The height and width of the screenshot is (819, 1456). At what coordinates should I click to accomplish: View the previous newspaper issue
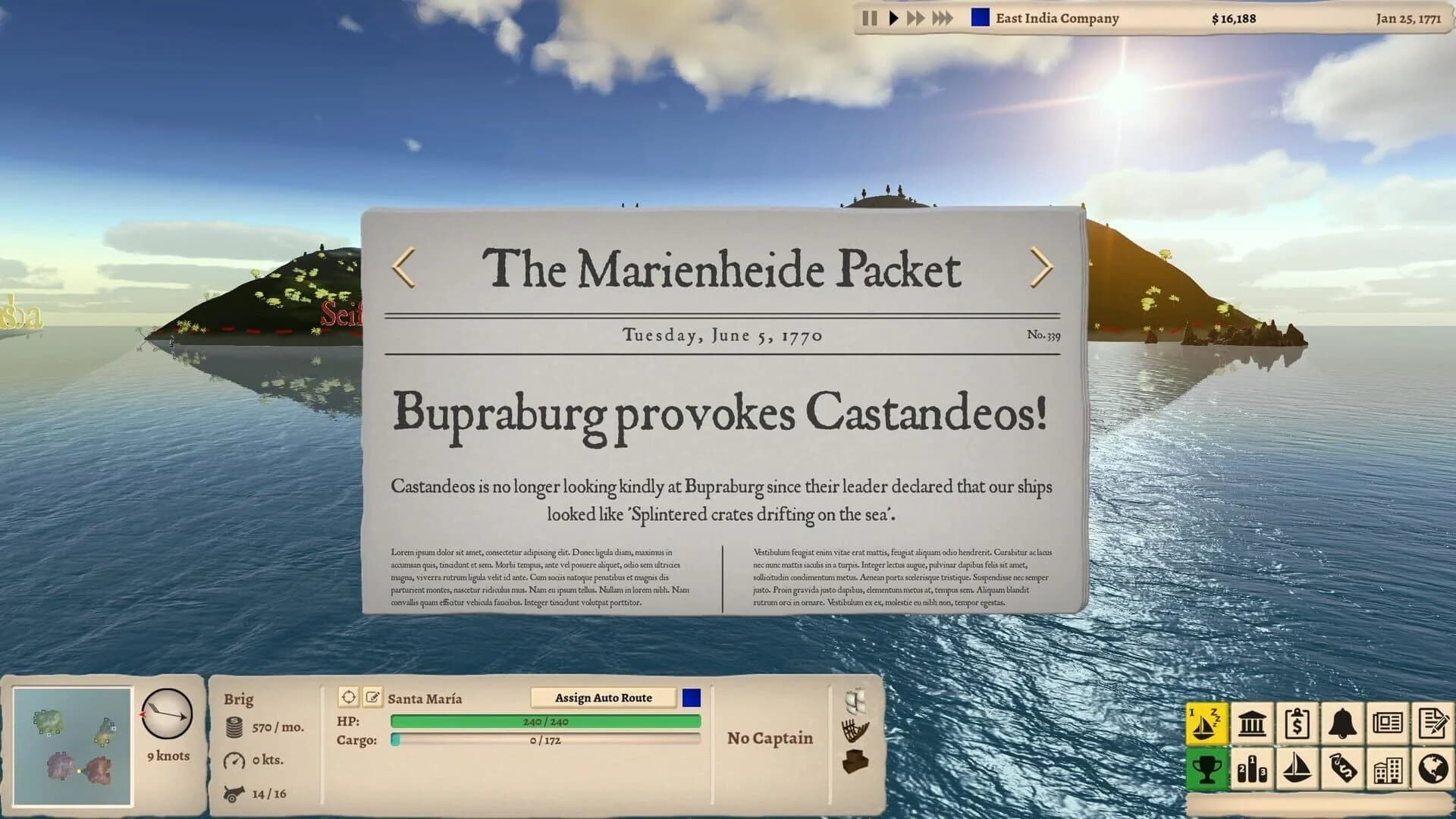(x=403, y=265)
